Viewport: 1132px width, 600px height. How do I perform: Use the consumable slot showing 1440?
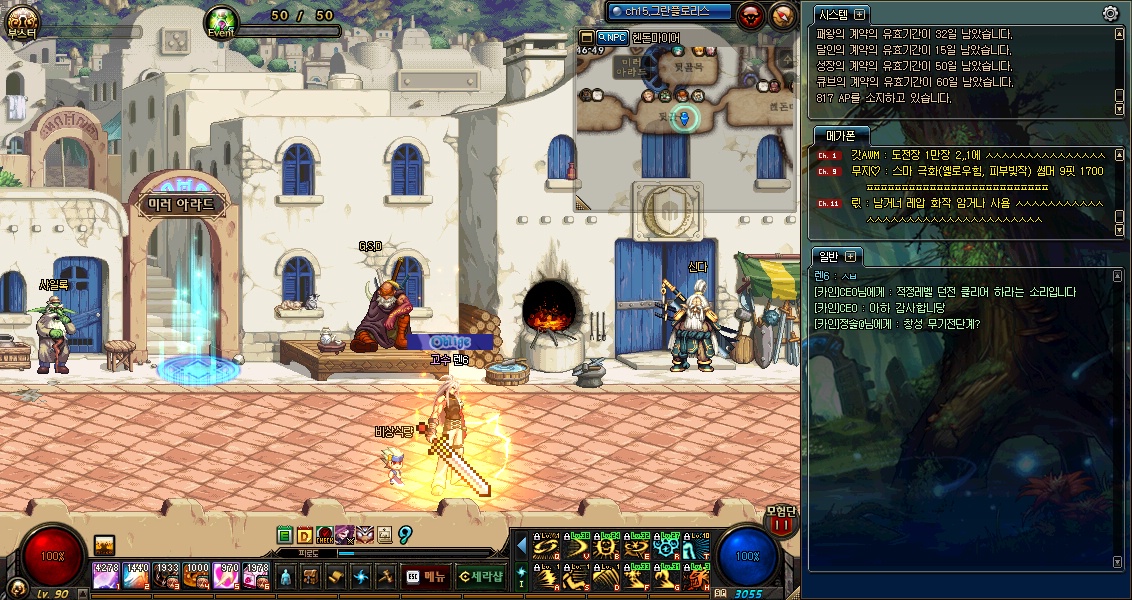pyautogui.click(x=137, y=576)
